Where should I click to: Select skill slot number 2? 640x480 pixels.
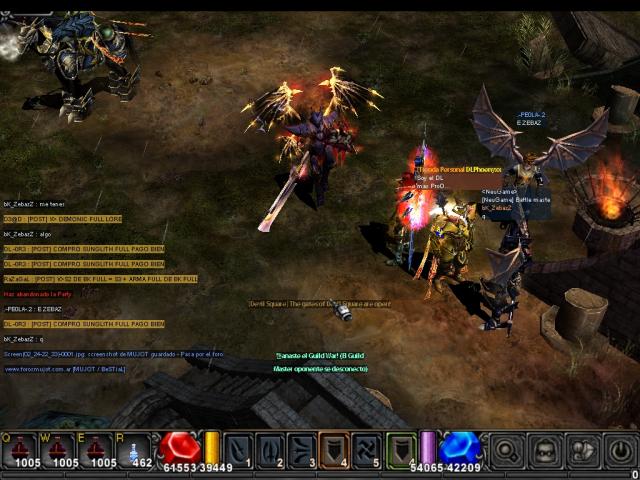(x=271, y=449)
